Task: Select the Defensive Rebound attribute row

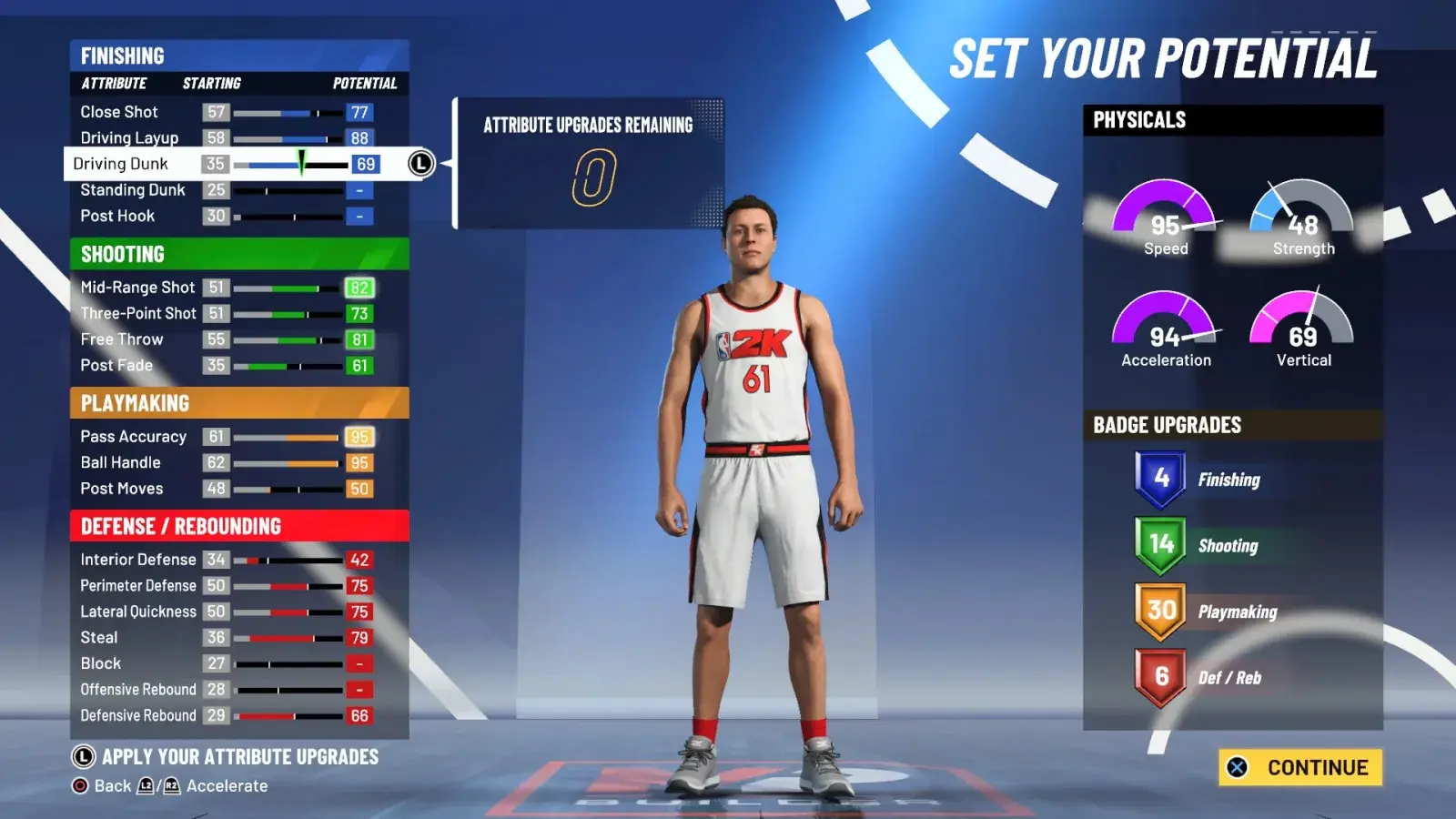Action: tap(227, 716)
